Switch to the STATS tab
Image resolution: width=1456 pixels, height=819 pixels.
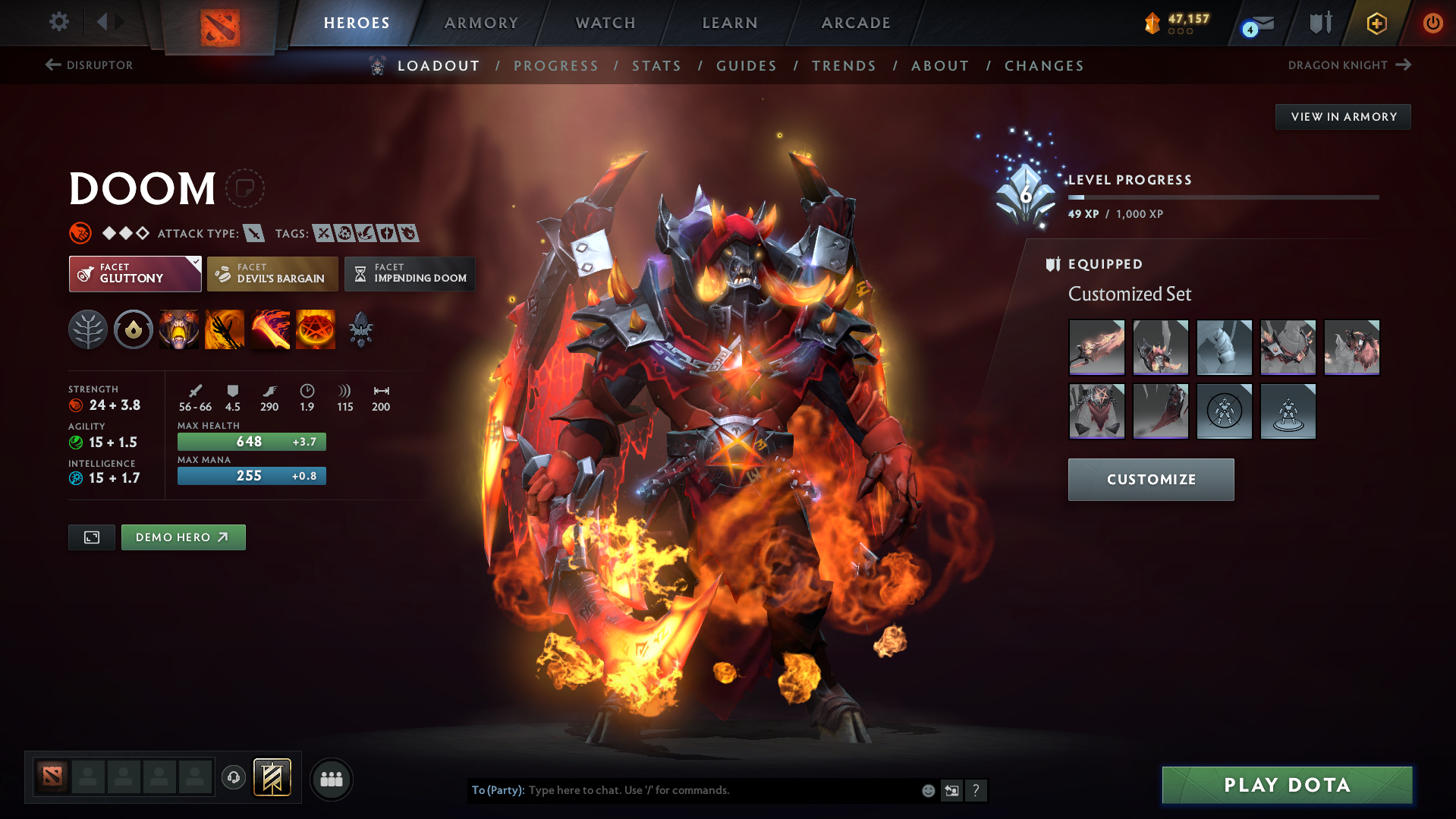tap(656, 65)
